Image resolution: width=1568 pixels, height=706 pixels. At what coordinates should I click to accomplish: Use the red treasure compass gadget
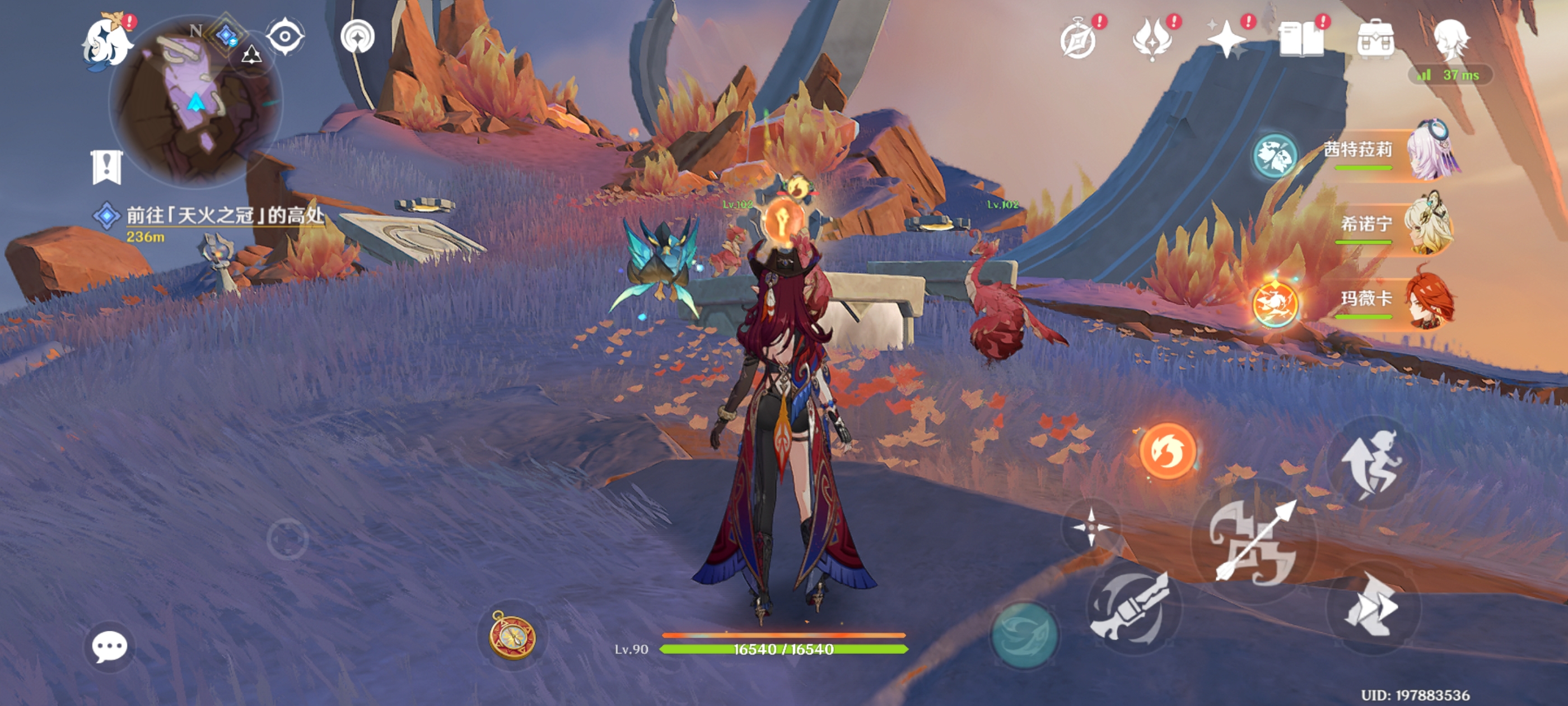[x=512, y=635]
